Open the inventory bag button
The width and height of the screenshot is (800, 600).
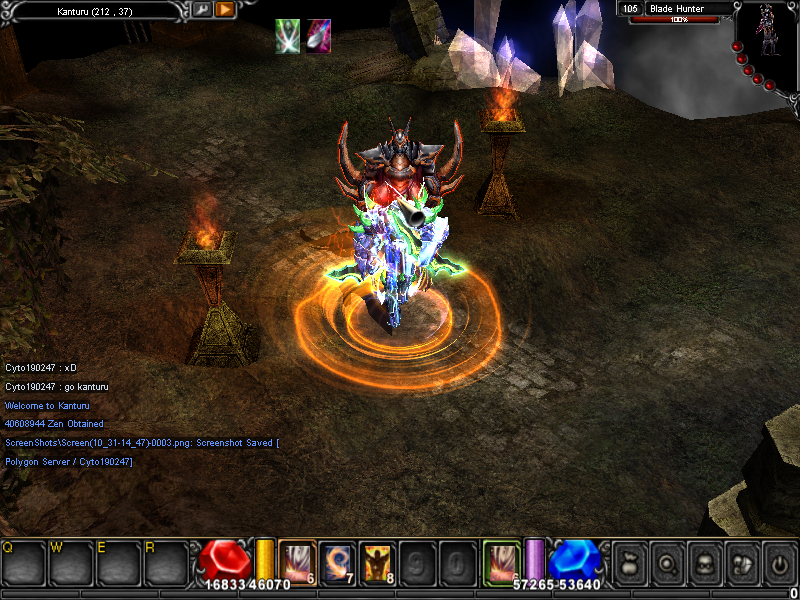pyautogui.click(x=628, y=563)
